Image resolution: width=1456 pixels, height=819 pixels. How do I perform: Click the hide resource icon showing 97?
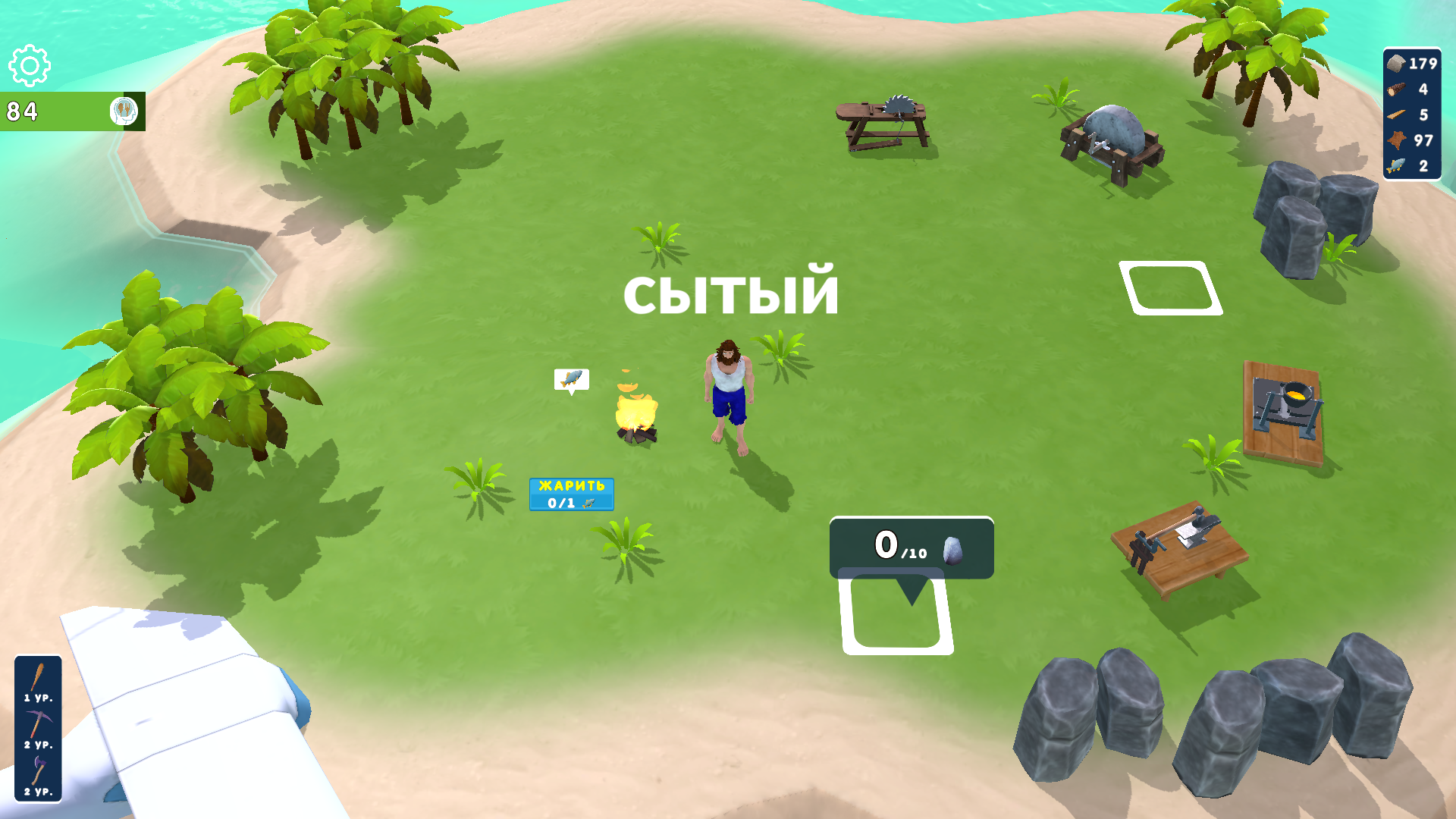click(1399, 141)
